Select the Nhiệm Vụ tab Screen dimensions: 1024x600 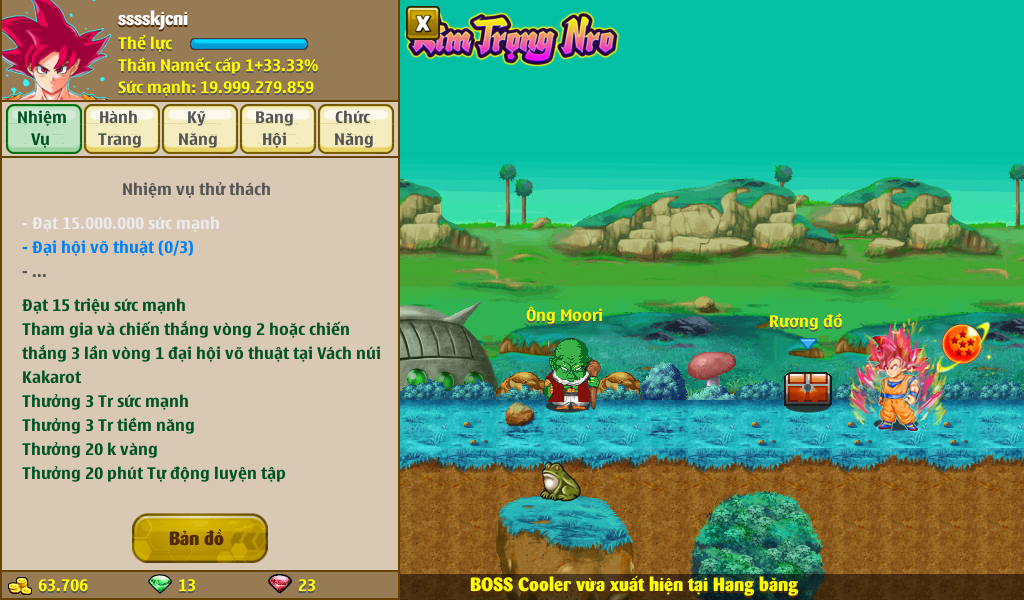coord(43,129)
